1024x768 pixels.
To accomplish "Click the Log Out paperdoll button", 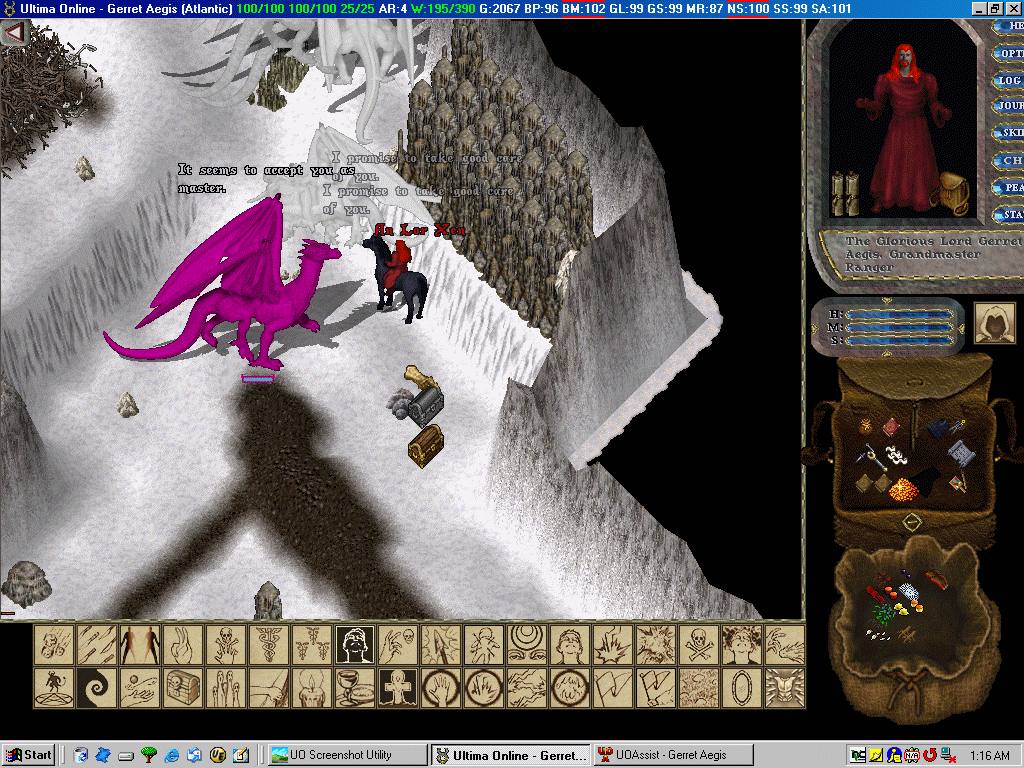I will tap(1009, 79).
